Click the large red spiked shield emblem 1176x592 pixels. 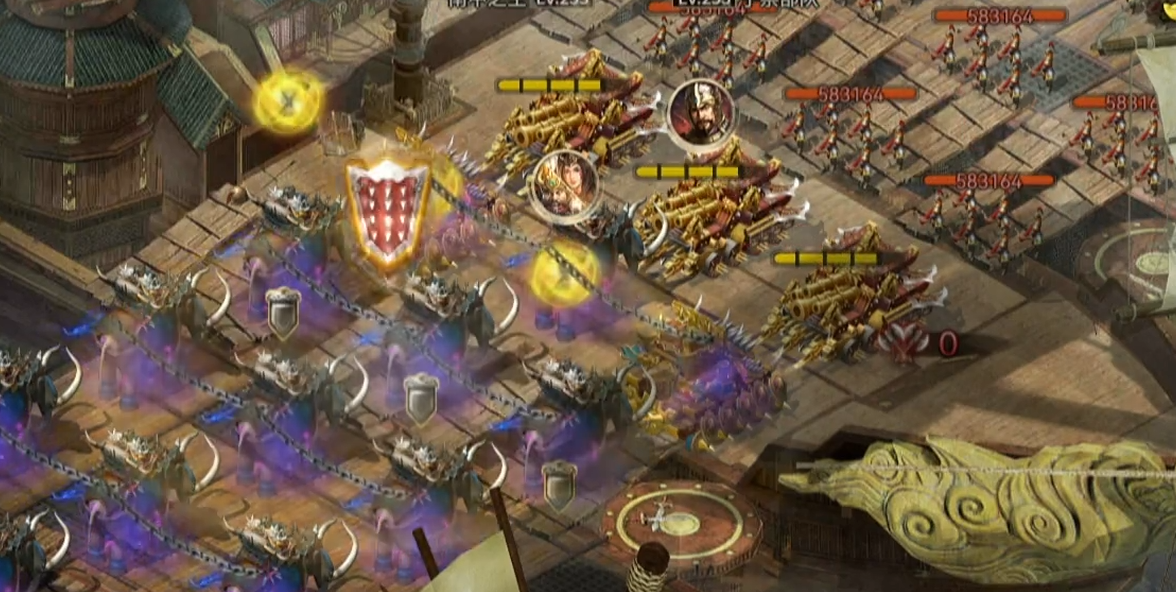coord(388,213)
